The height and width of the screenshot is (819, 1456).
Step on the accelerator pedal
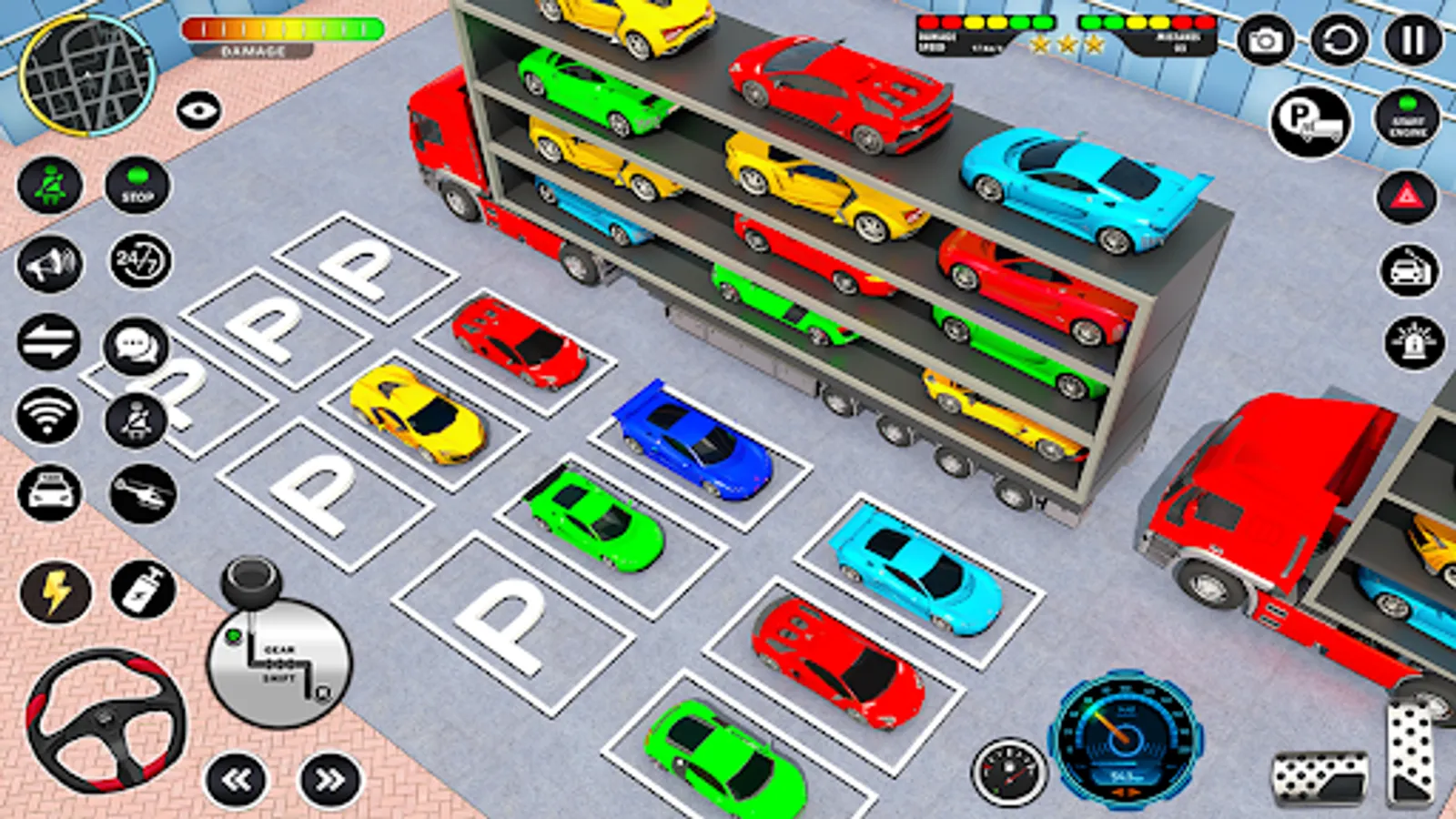1409,755
